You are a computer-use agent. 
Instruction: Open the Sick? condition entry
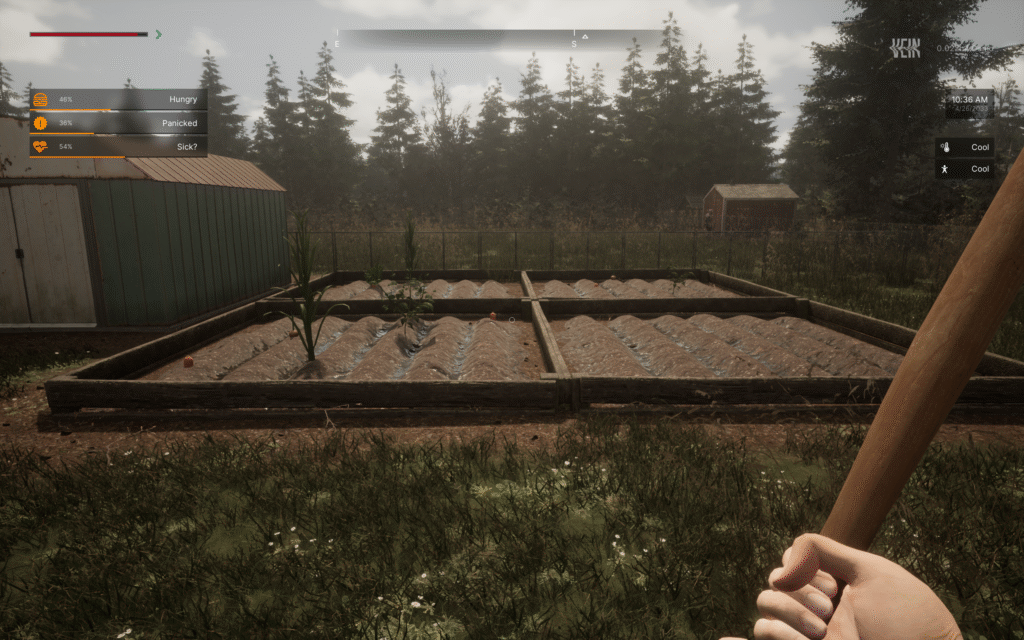(119, 146)
